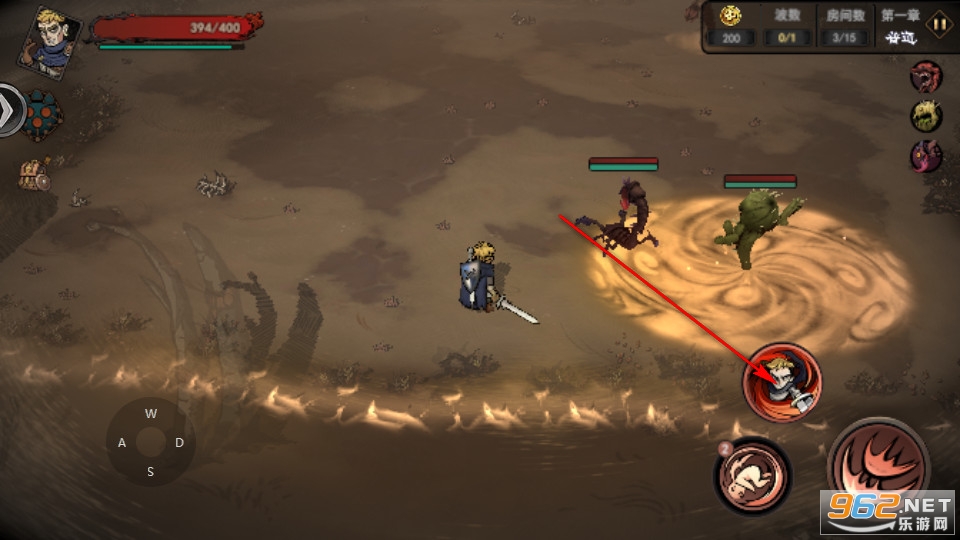Tap the S direction on the movement pad
Screen dimensions: 960x540
pos(150,472)
